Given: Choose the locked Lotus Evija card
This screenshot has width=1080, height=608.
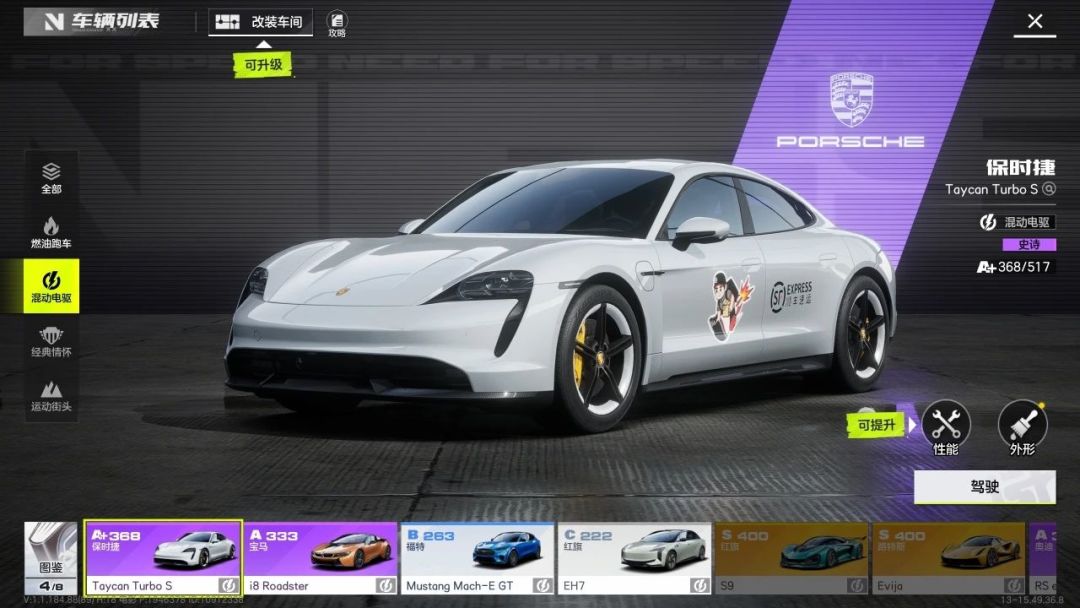Looking at the screenshot, I should tap(948, 558).
